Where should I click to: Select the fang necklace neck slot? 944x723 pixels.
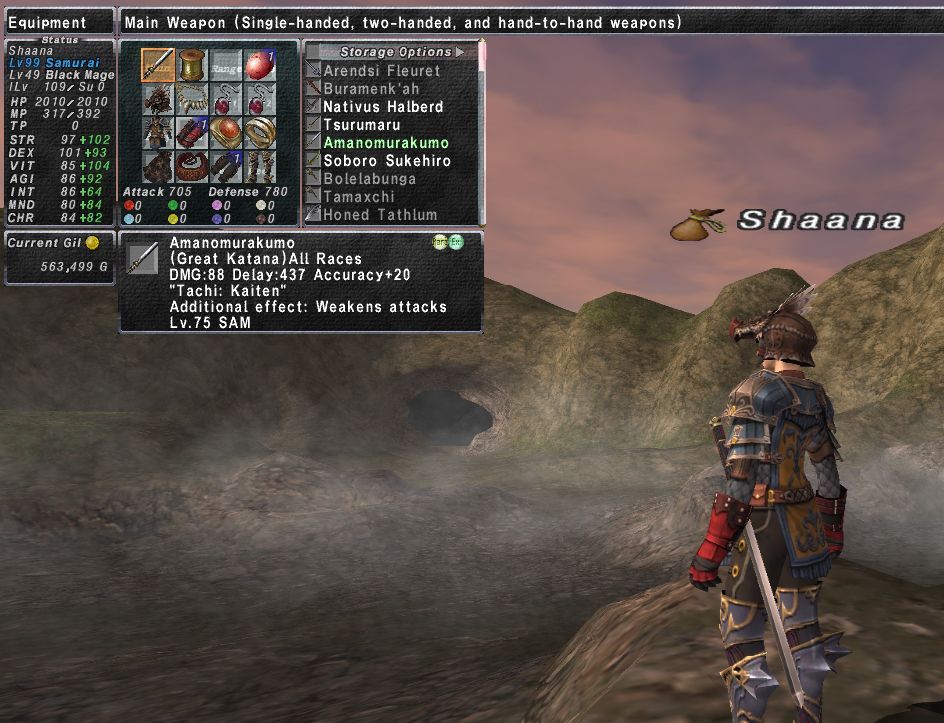click(x=192, y=99)
